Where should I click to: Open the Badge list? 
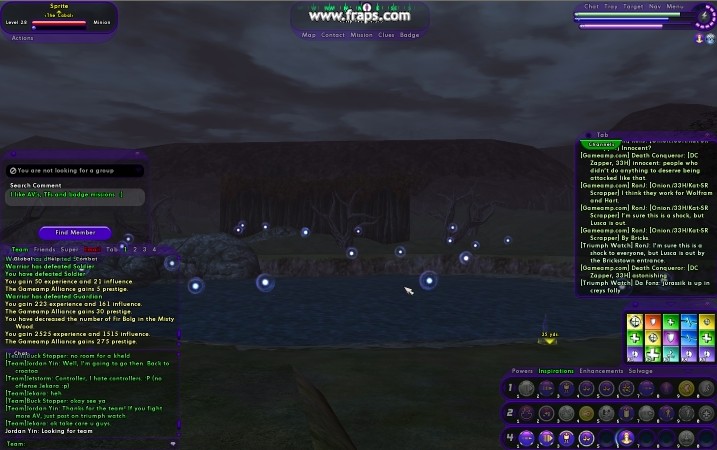click(x=410, y=35)
